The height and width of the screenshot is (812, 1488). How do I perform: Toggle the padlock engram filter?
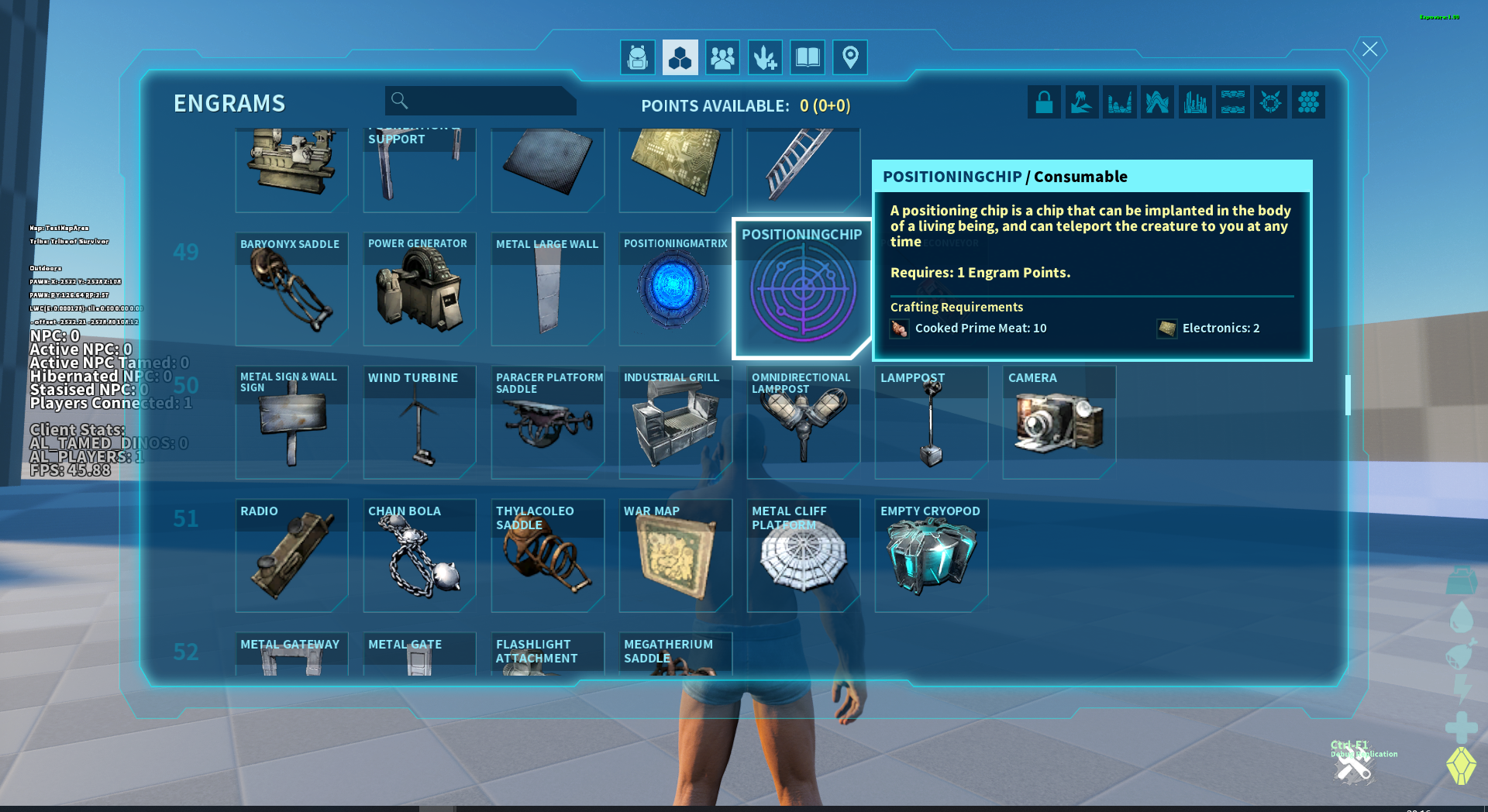(1044, 102)
